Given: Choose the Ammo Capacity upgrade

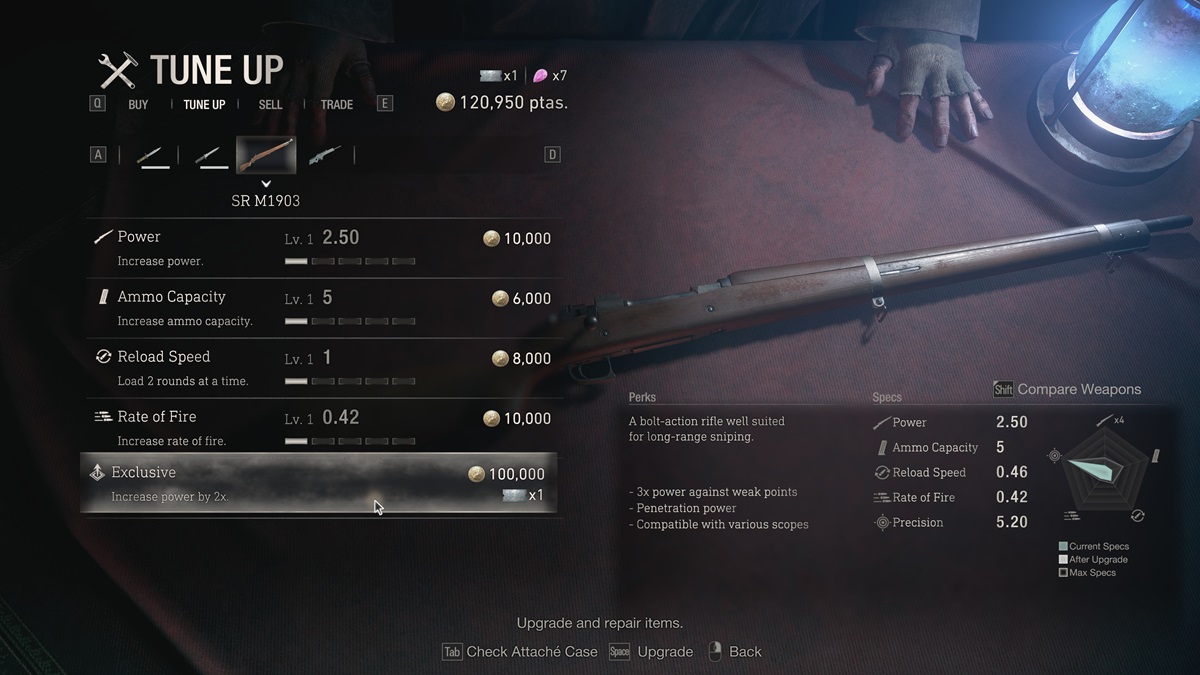Looking at the screenshot, I should tap(320, 308).
